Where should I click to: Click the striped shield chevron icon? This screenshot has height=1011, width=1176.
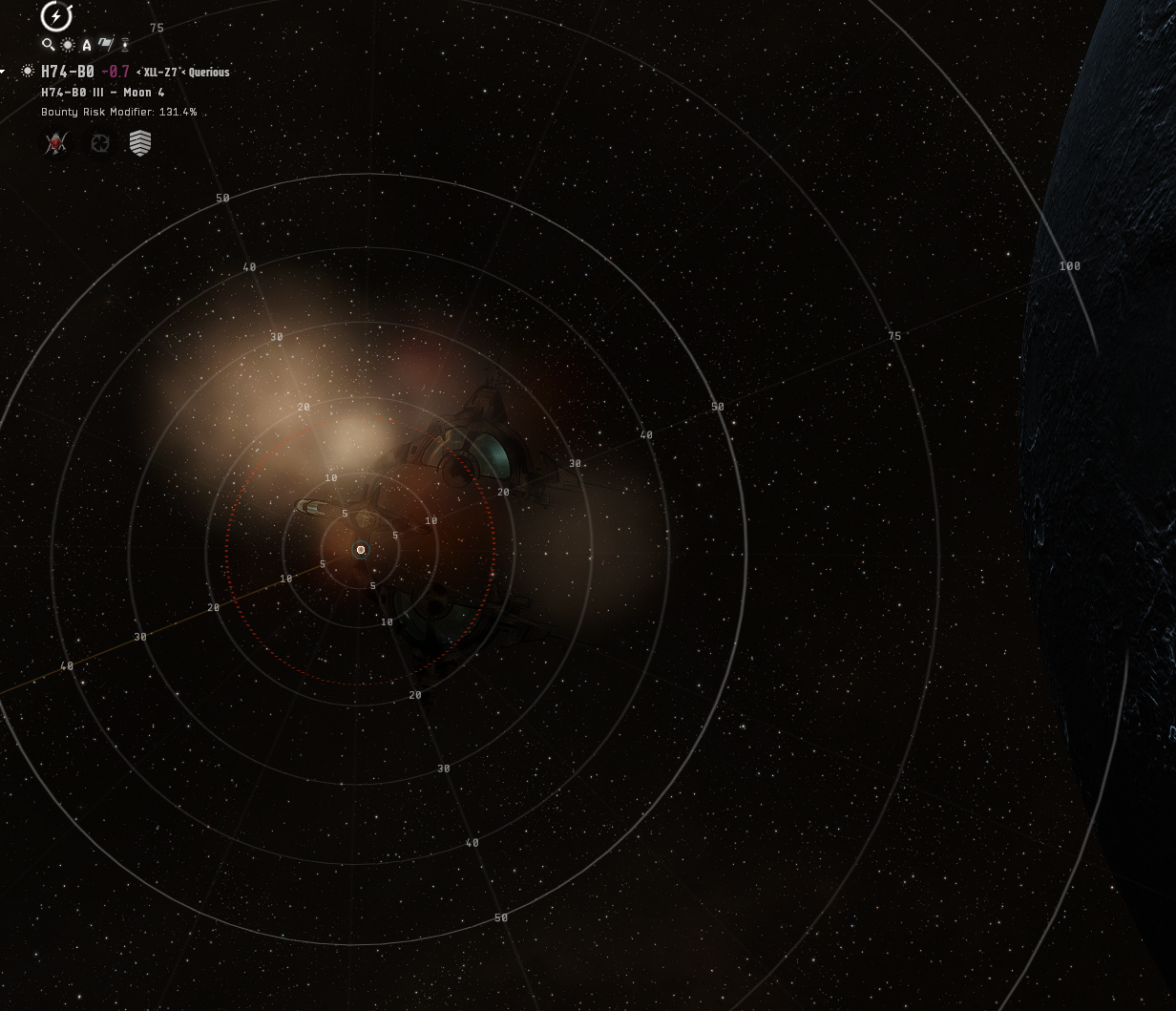(140, 143)
